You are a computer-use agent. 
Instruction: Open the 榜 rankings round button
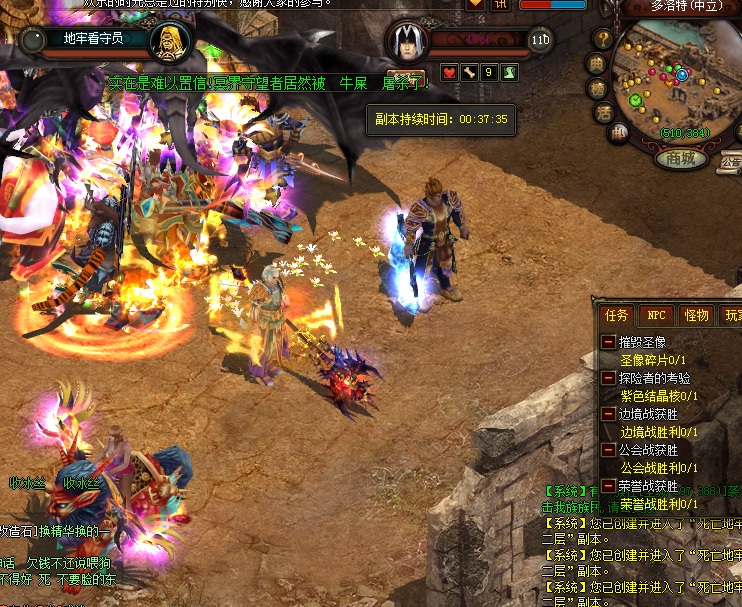coord(598,88)
